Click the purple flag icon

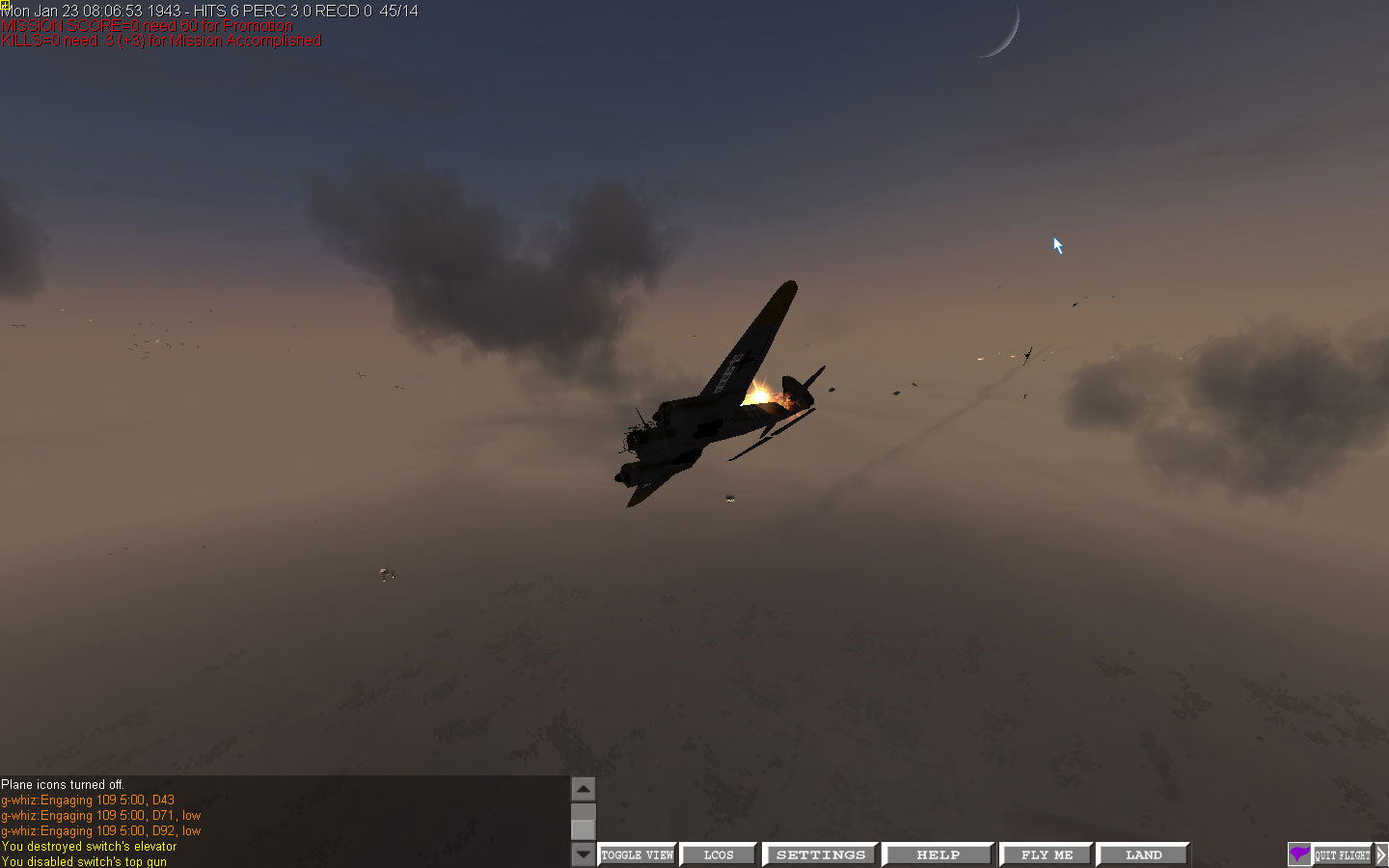point(1299,854)
